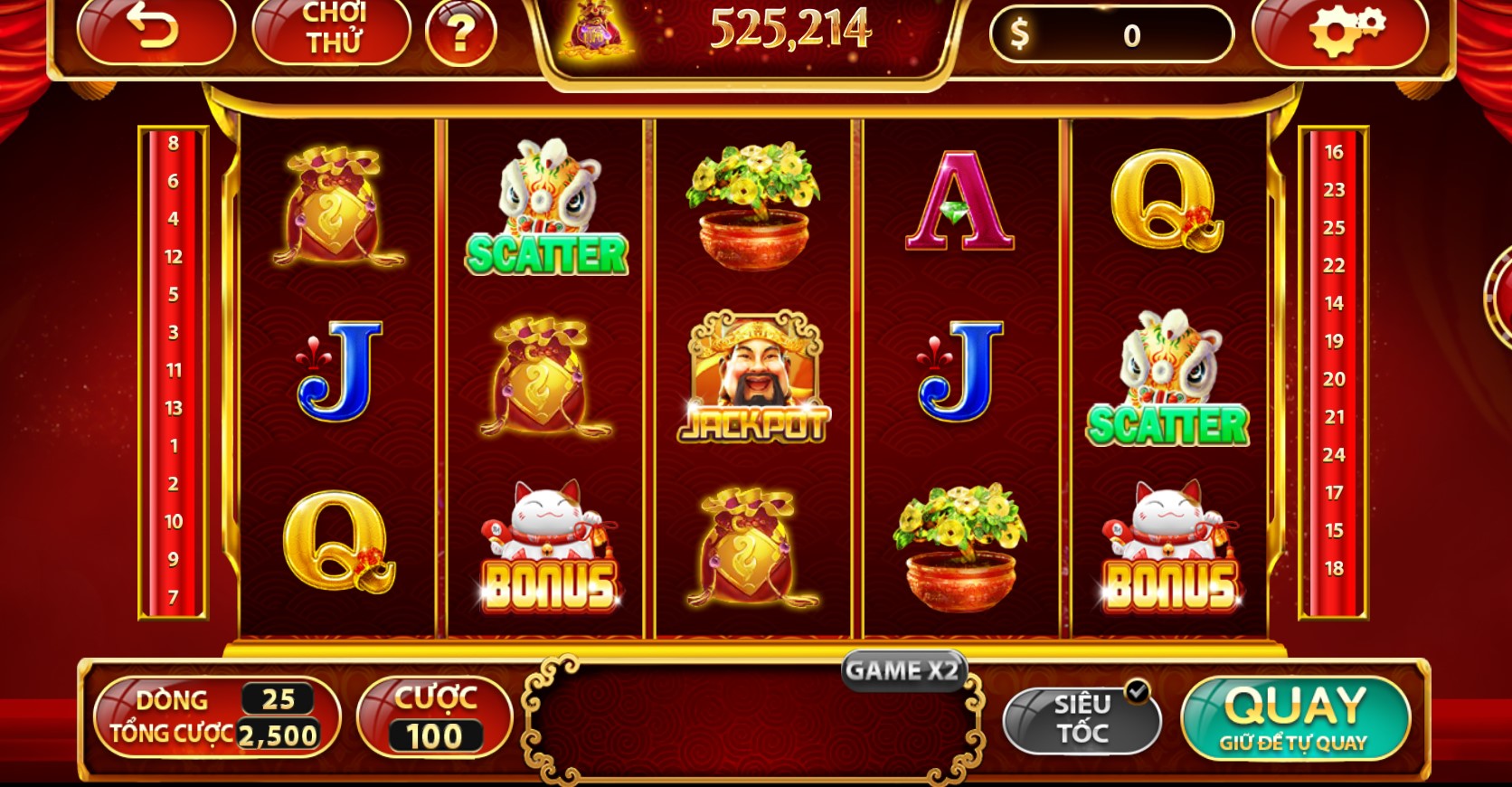
Task: Click the help question mark icon
Action: click(461, 34)
